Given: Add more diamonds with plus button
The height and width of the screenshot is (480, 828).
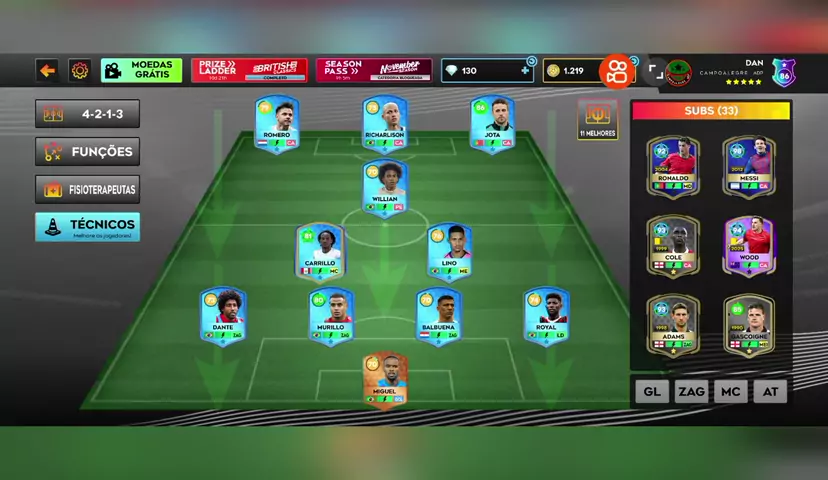Looking at the screenshot, I should point(525,70).
